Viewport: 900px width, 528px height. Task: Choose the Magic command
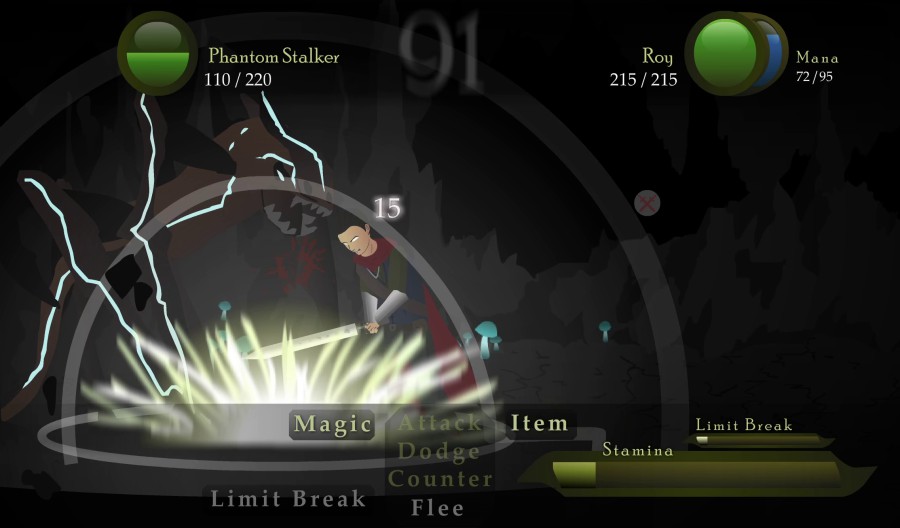coord(333,424)
